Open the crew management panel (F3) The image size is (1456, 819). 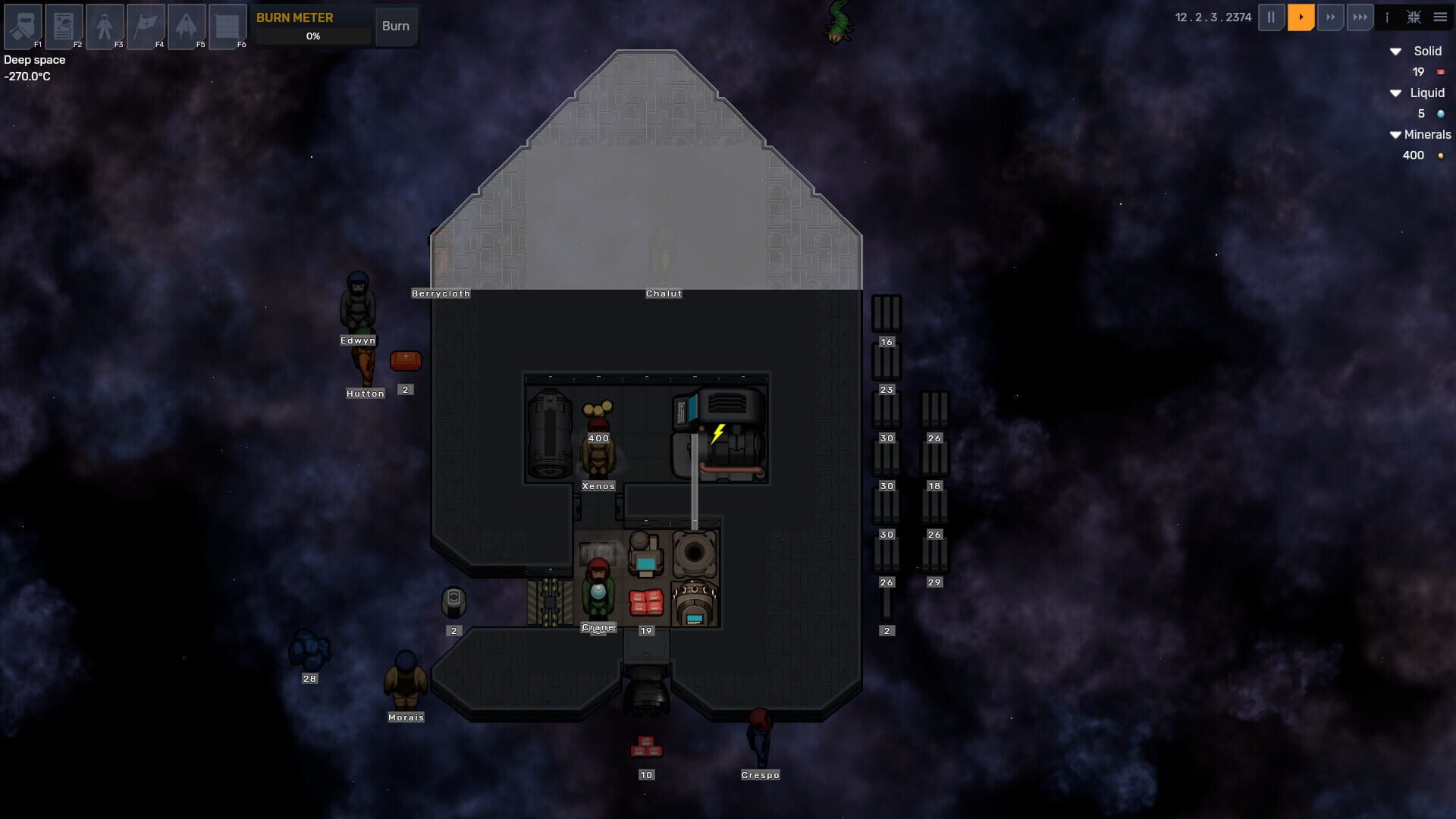(x=105, y=27)
